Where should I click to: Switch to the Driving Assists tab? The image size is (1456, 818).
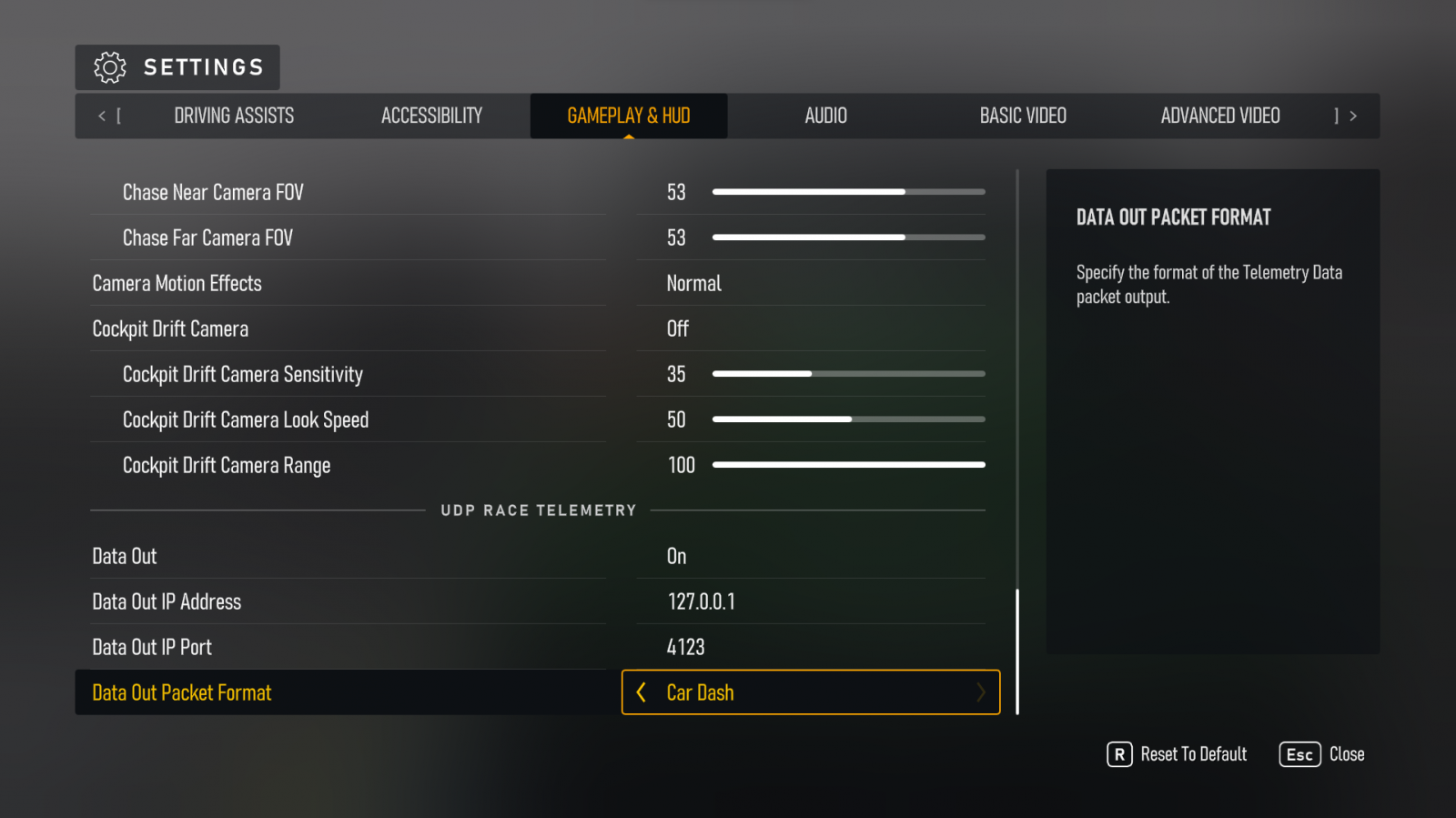tap(234, 116)
